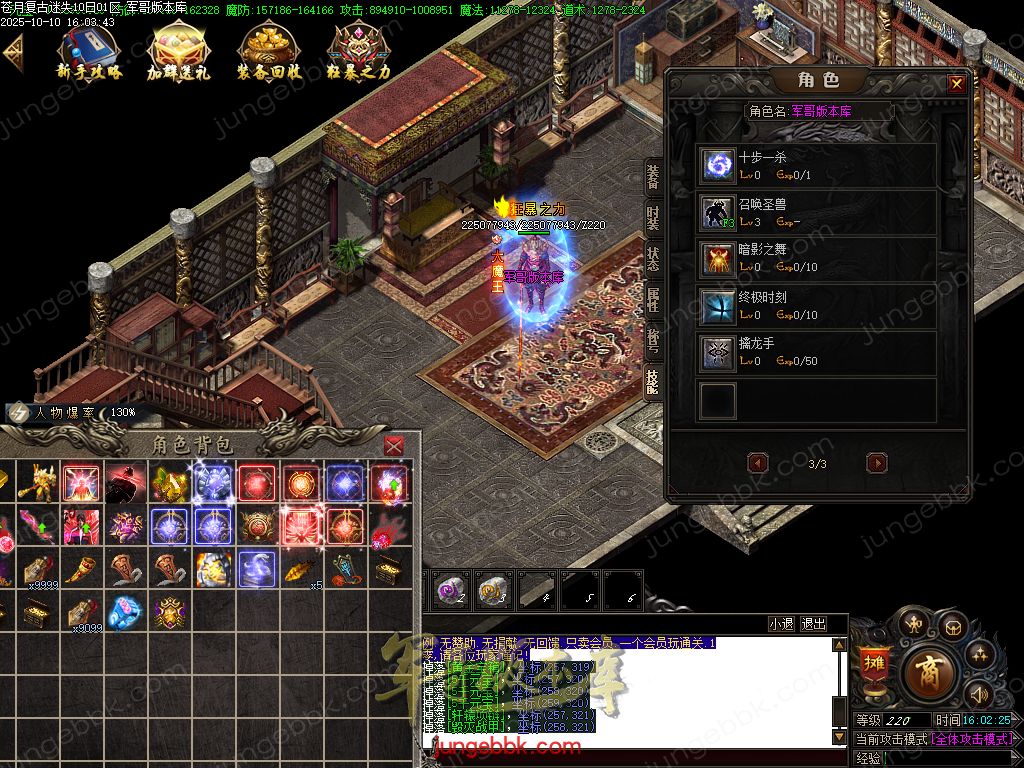
Task: Select the 暗影之舞 skill
Action: (x=716, y=258)
